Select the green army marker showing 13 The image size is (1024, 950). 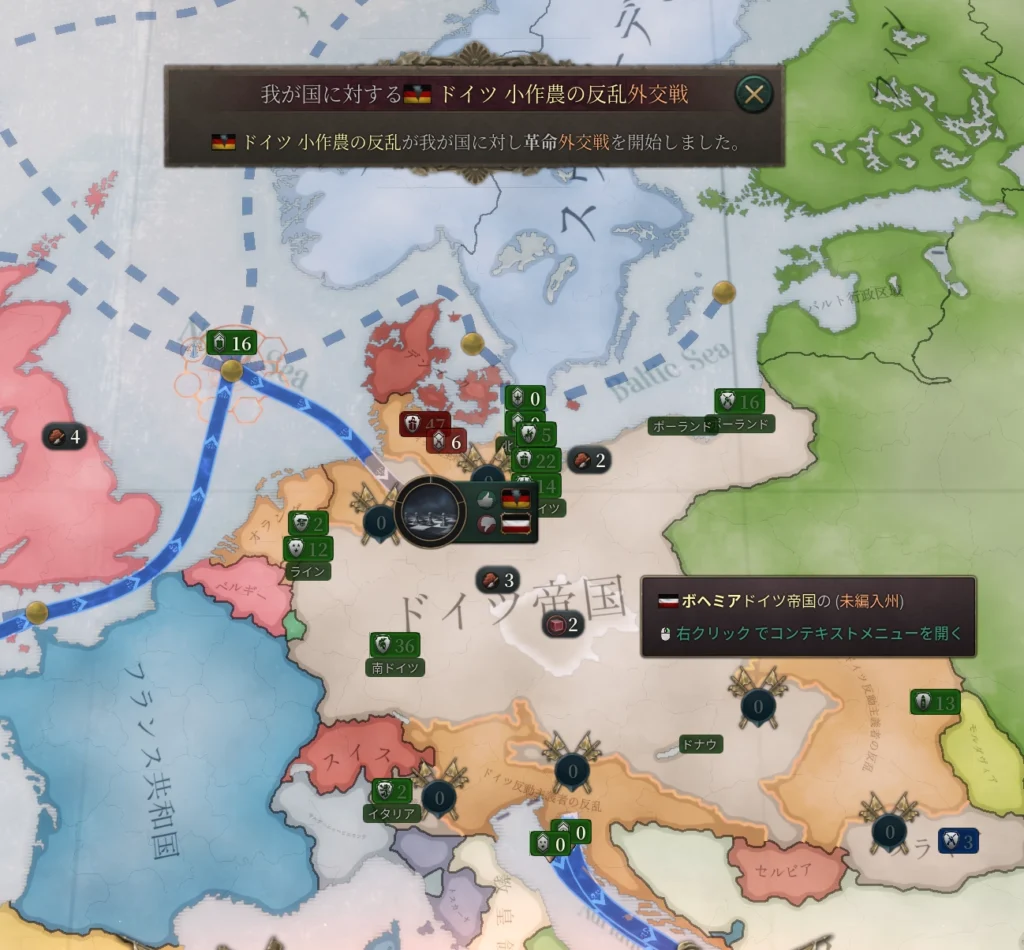[935, 703]
